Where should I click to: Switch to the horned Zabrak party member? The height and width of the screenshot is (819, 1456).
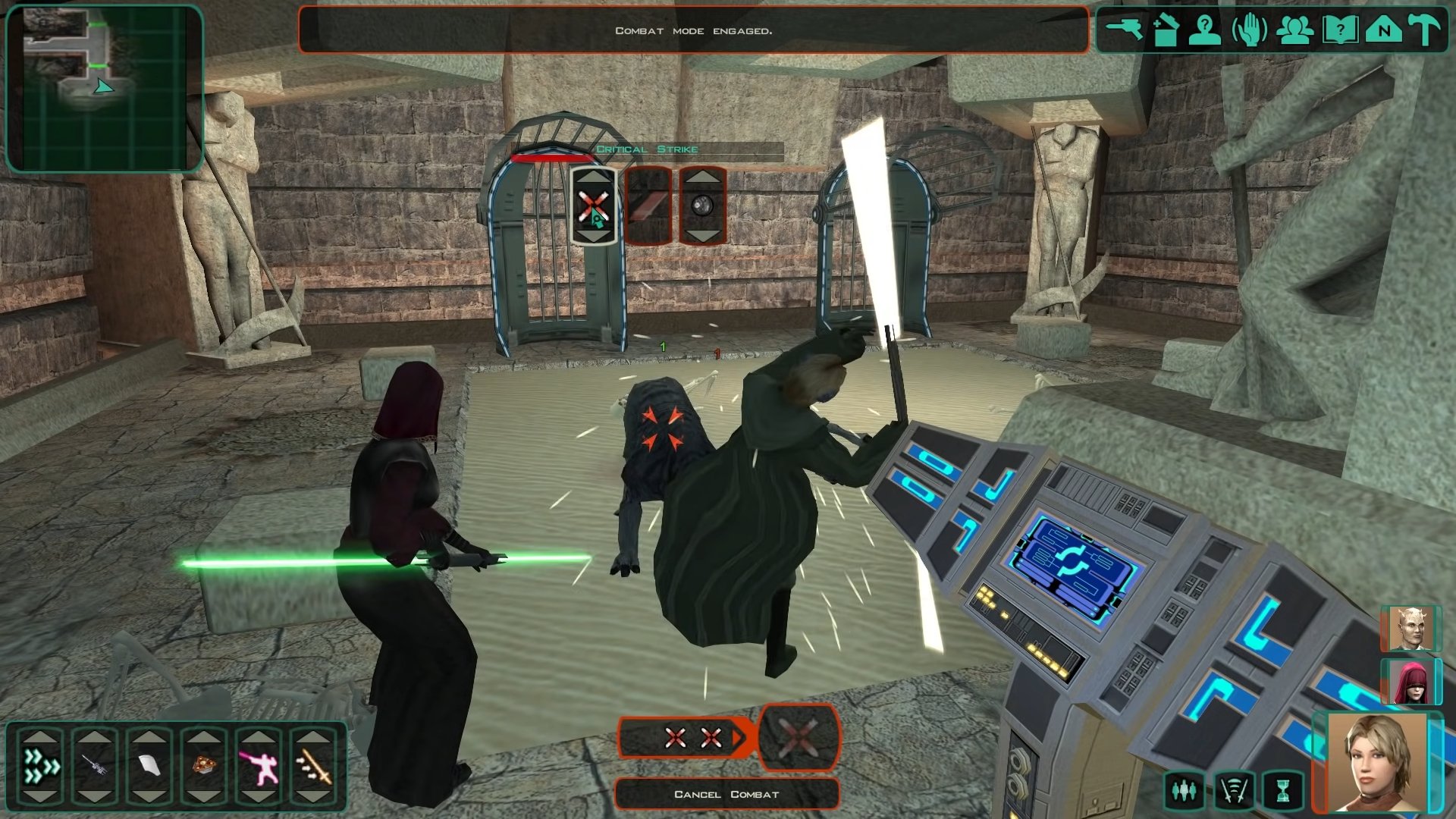1410,628
